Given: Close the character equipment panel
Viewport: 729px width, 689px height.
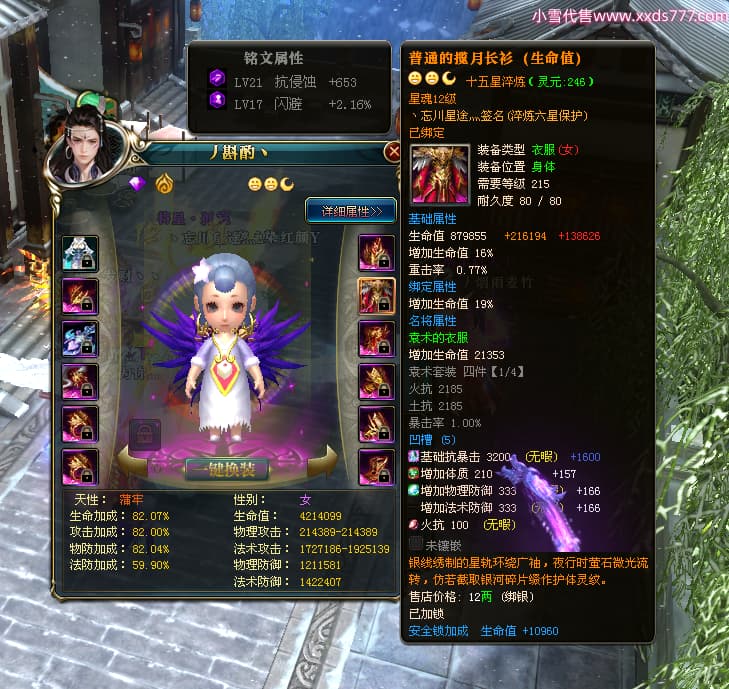Looking at the screenshot, I should (392, 152).
